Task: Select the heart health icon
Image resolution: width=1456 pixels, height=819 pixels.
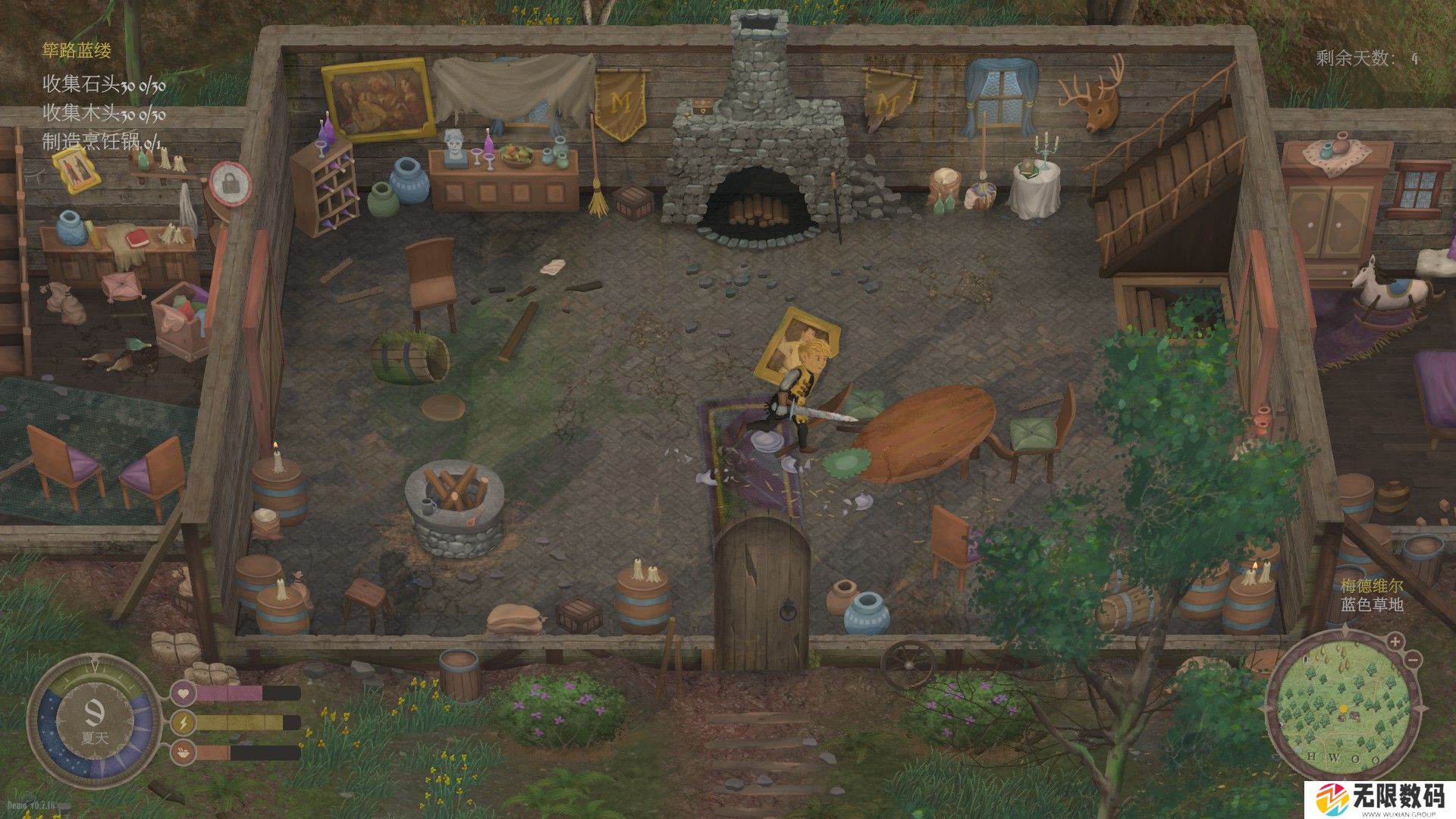Action: click(183, 693)
